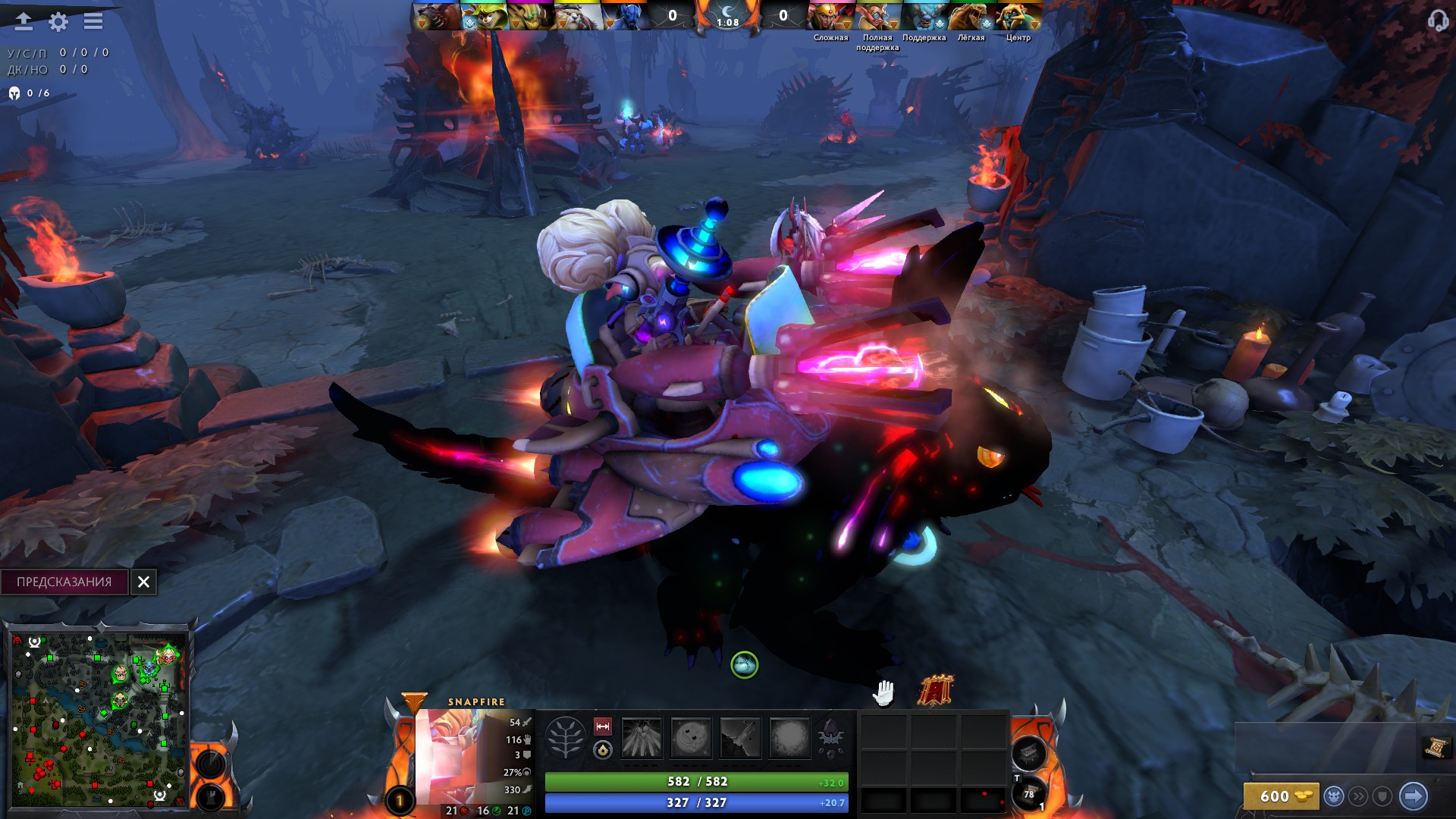Click on the minimap
Screen dimensions: 1456x819
click(x=99, y=717)
